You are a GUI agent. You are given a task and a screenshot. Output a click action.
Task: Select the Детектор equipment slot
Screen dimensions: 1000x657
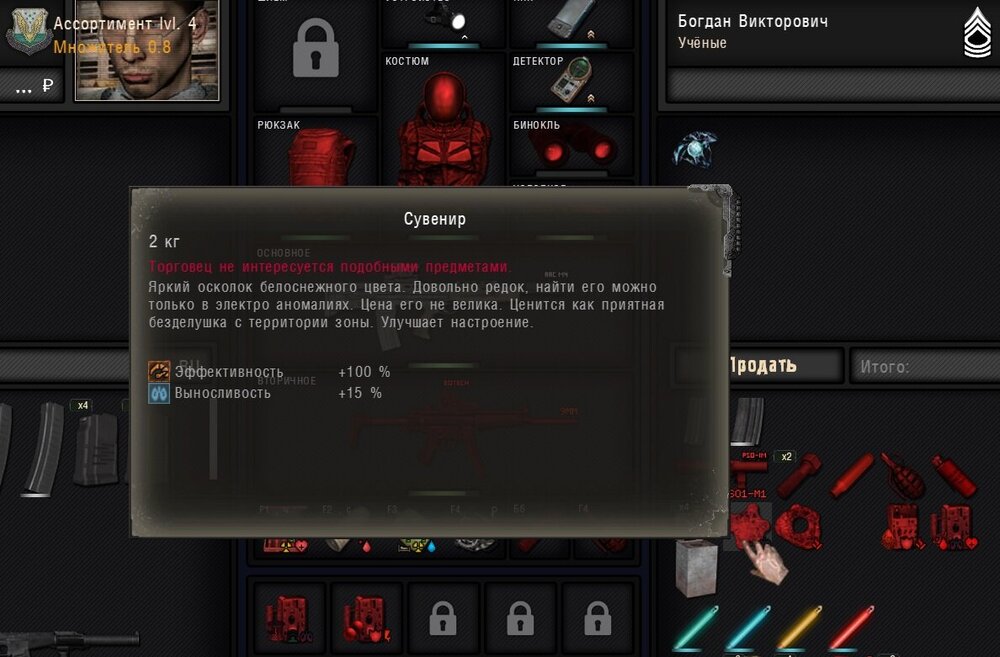tap(571, 82)
